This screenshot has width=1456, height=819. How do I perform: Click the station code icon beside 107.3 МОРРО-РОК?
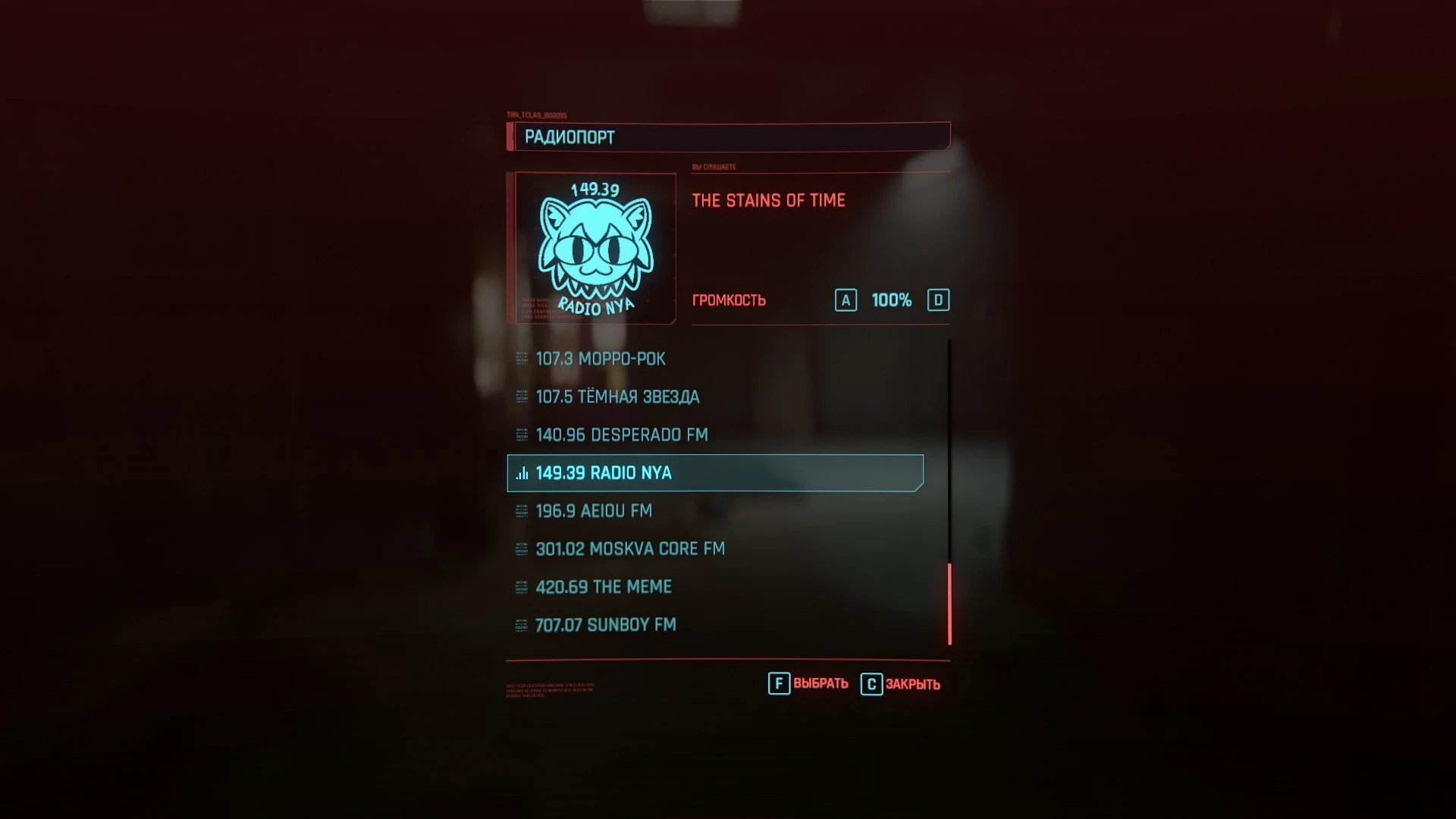point(521,359)
